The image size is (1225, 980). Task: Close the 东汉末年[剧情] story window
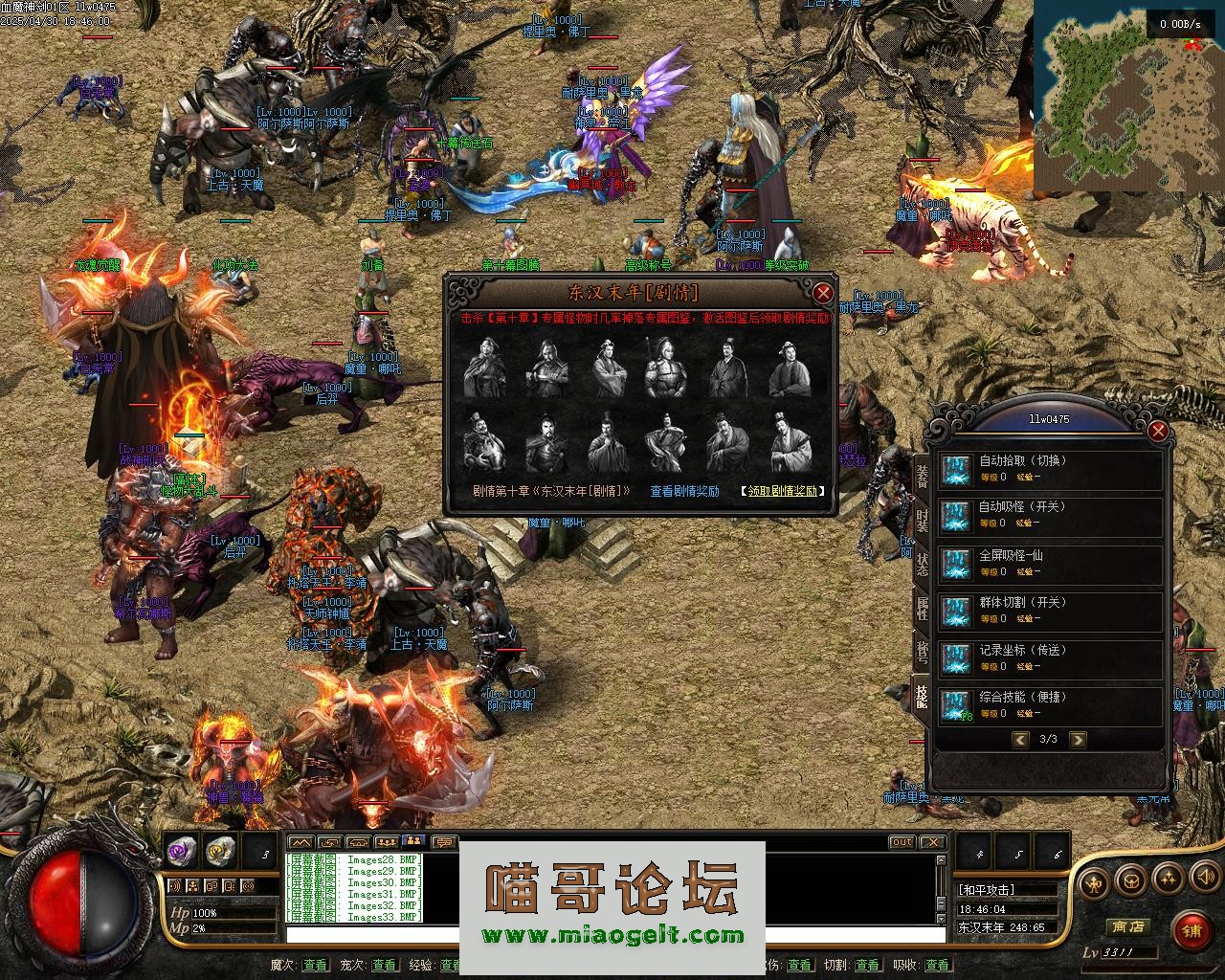[x=822, y=293]
